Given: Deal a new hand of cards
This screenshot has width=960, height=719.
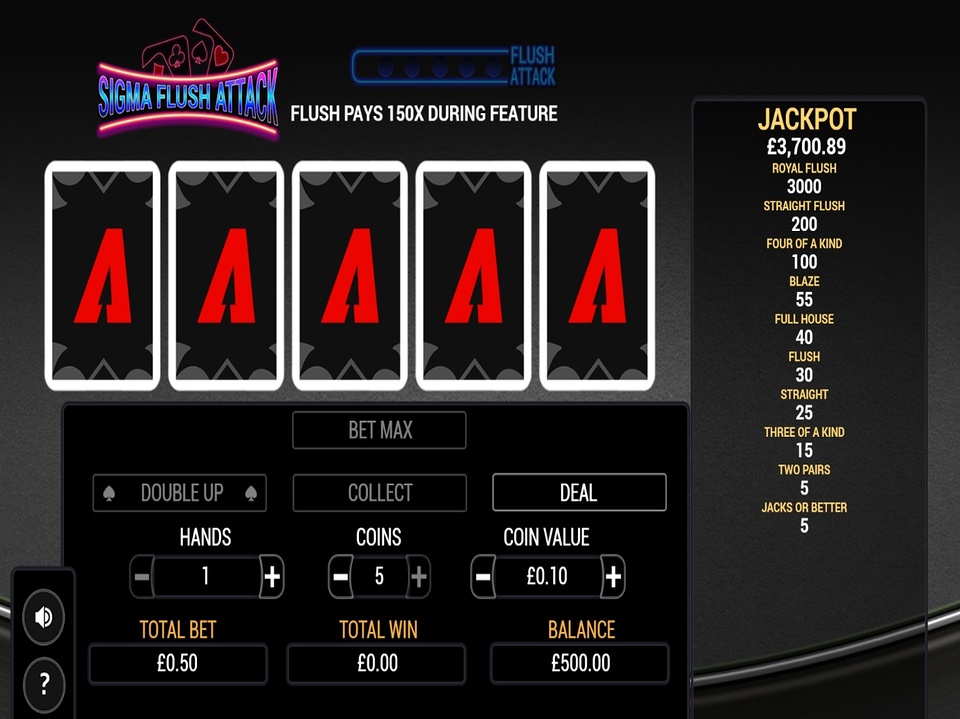Looking at the screenshot, I should (578, 492).
